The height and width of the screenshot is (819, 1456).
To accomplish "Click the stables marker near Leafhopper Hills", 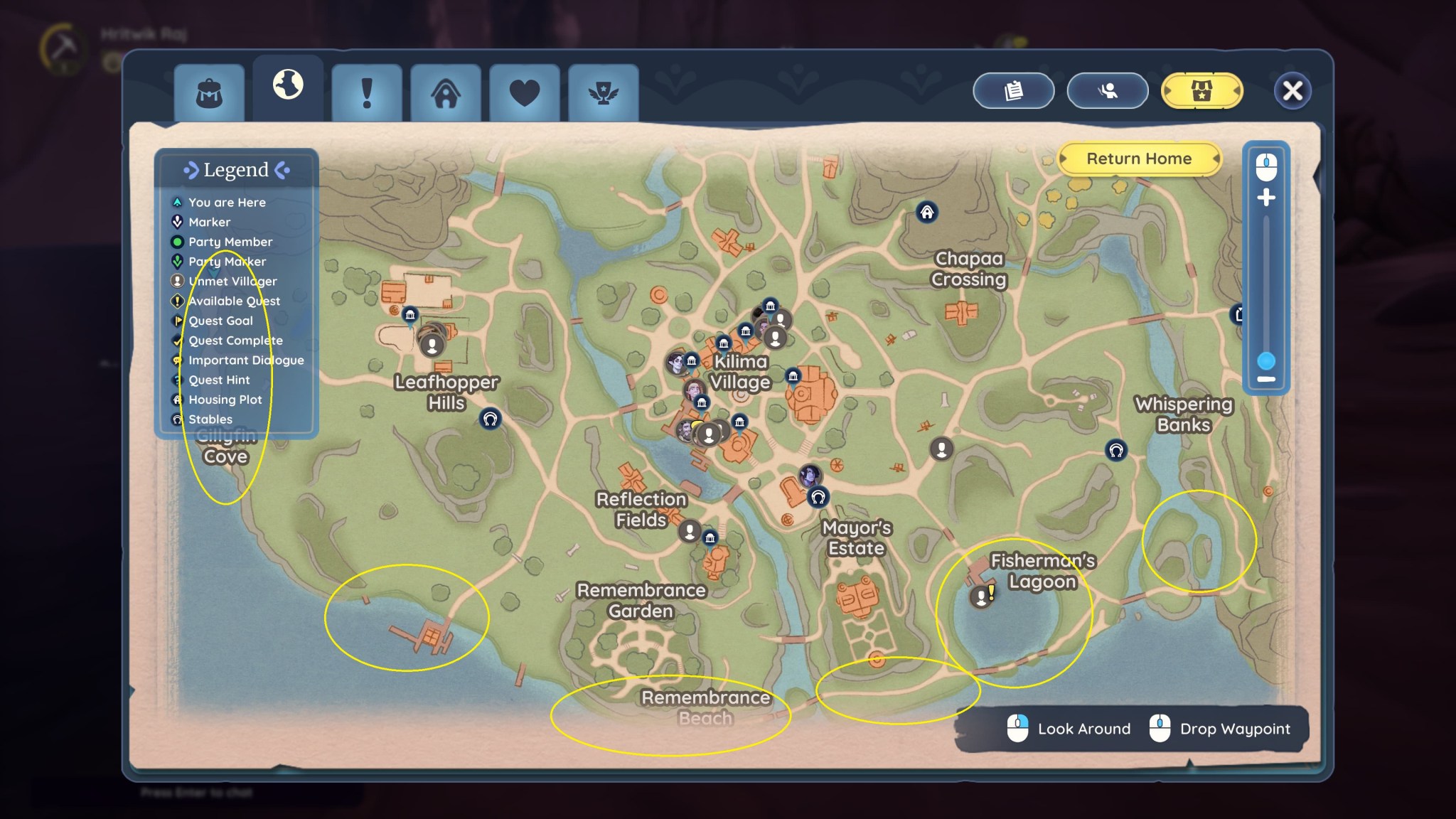I will coord(490,419).
